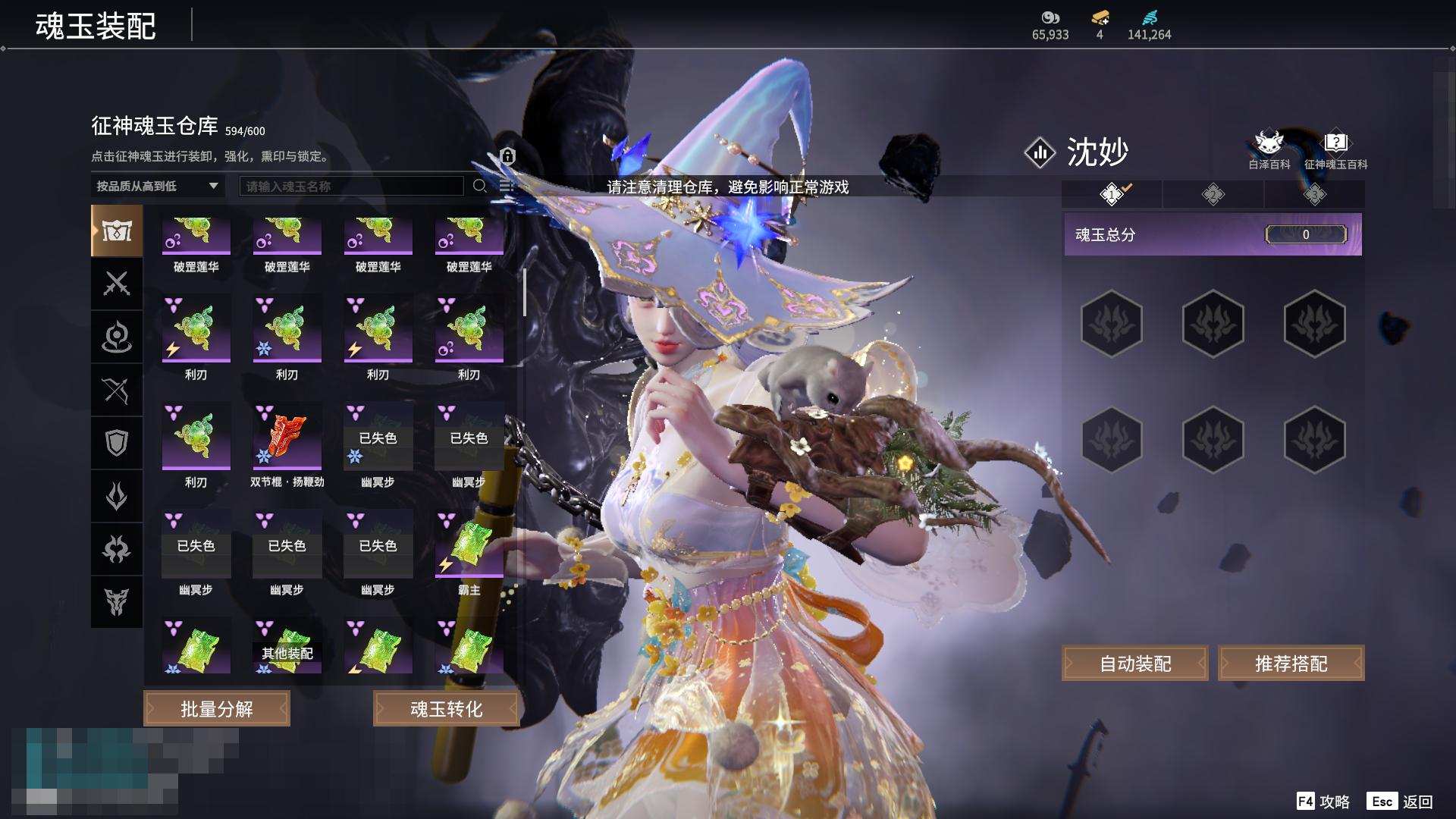
Task: Select the crossed swords category tab
Action: tap(117, 284)
